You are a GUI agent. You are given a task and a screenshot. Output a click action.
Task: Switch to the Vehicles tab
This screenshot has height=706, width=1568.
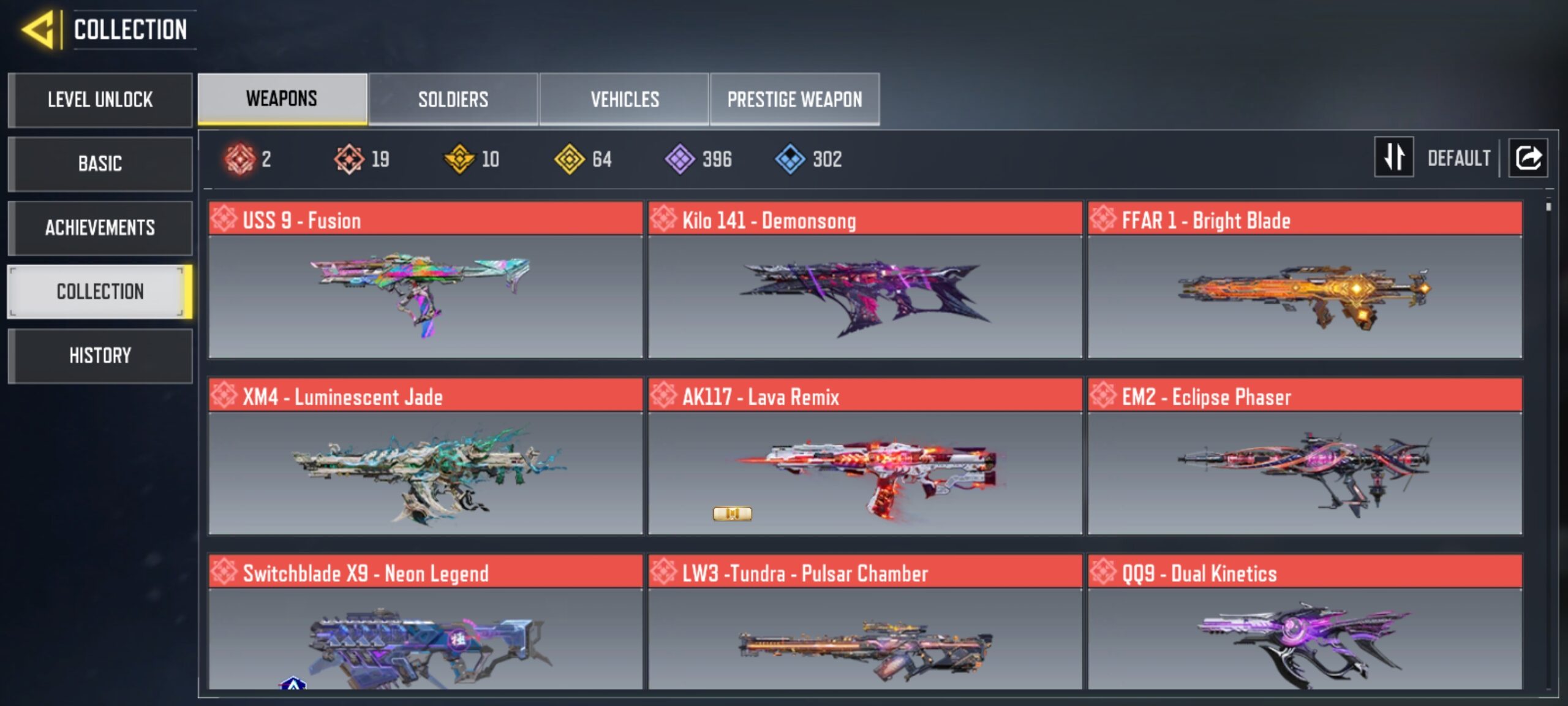pyautogui.click(x=624, y=98)
